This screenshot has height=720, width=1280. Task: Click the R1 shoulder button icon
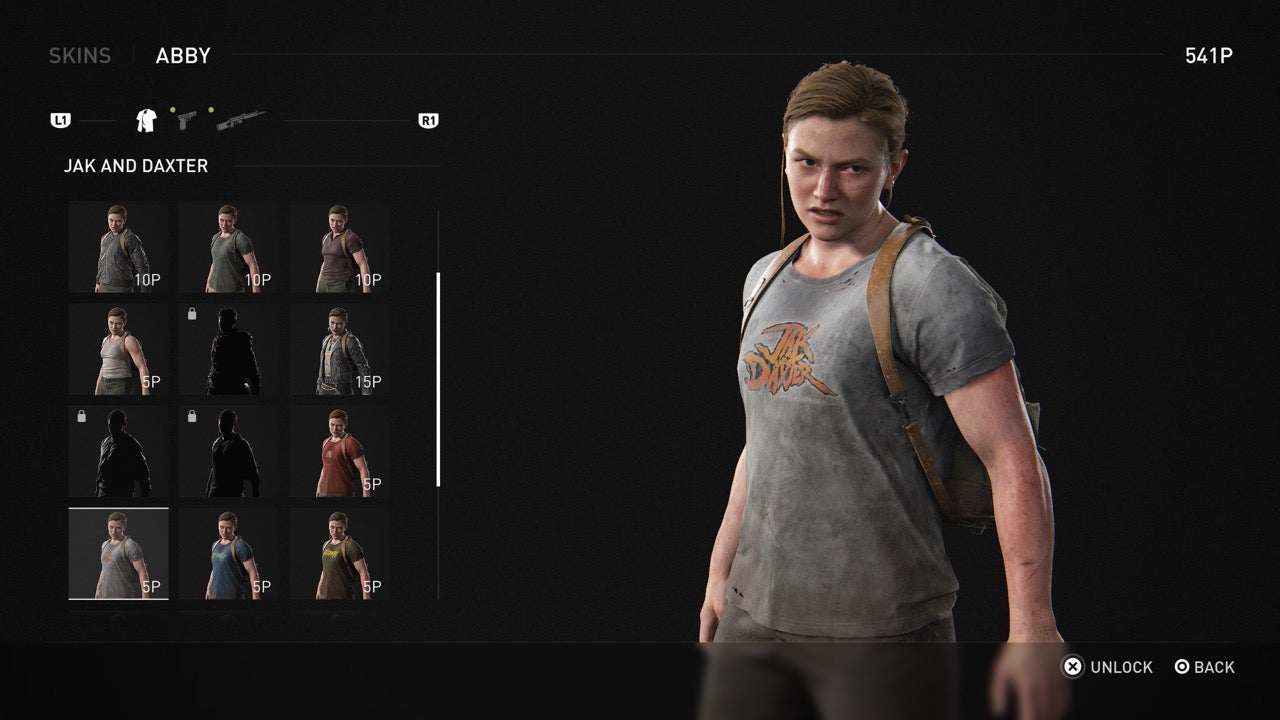point(430,119)
